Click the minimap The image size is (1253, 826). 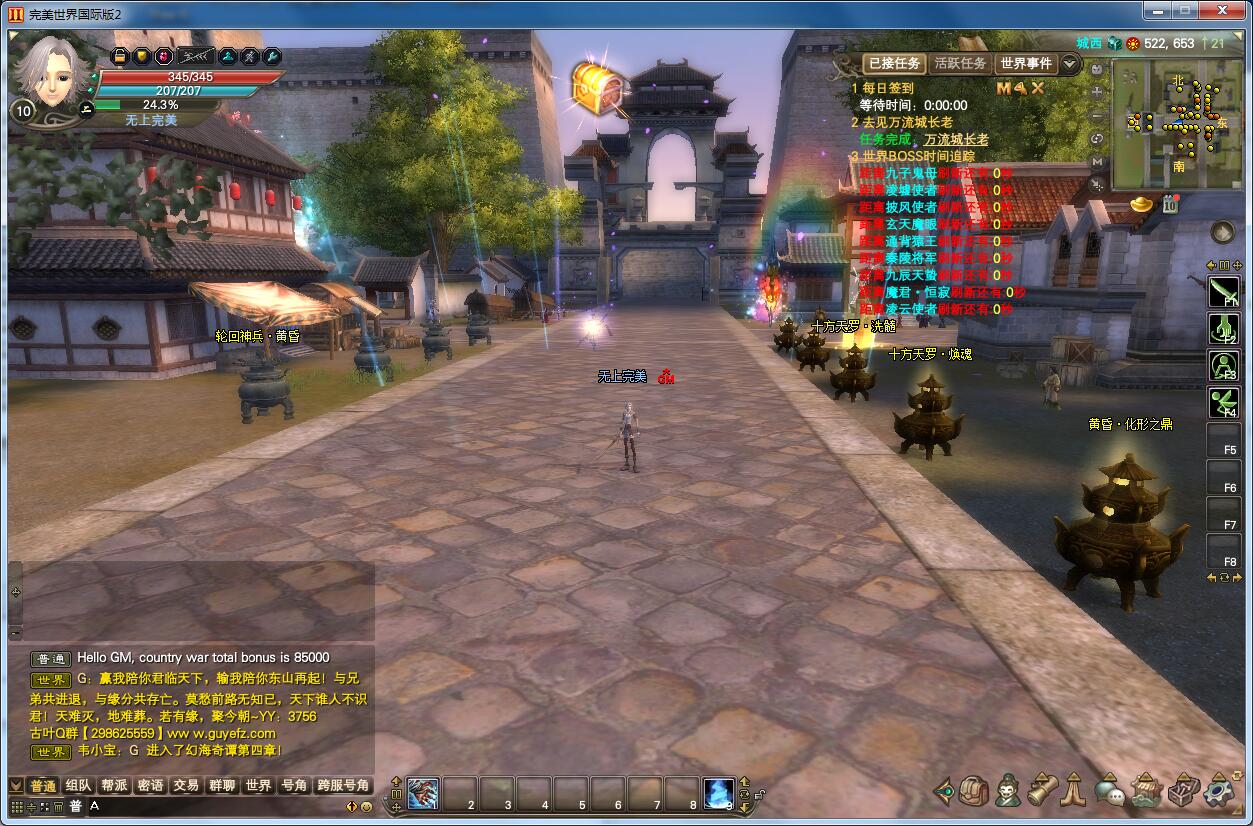(1177, 123)
